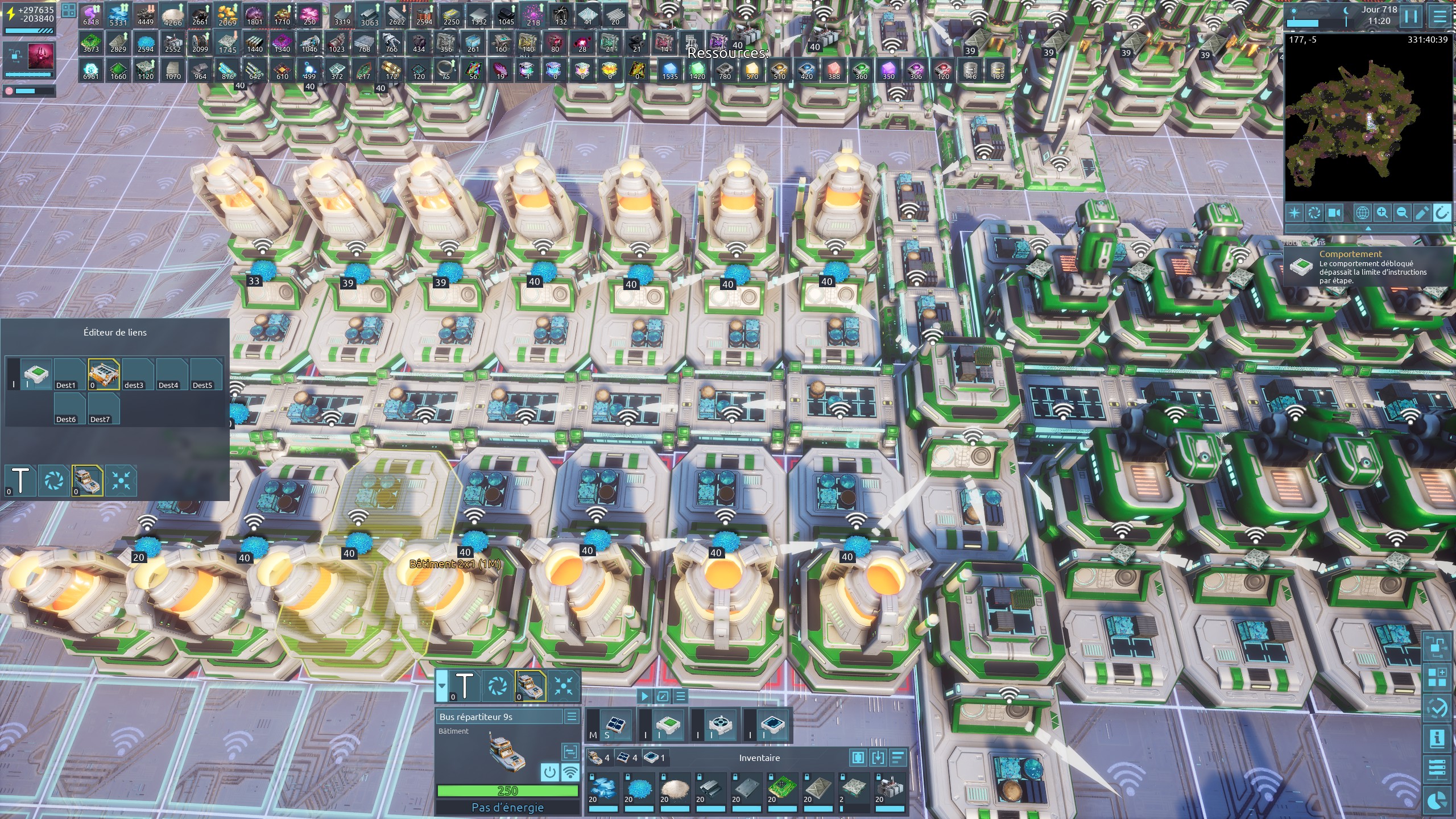Select the Dest1 slot in Éditeur de liens
Image resolution: width=1456 pixels, height=819 pixels.
70,374
